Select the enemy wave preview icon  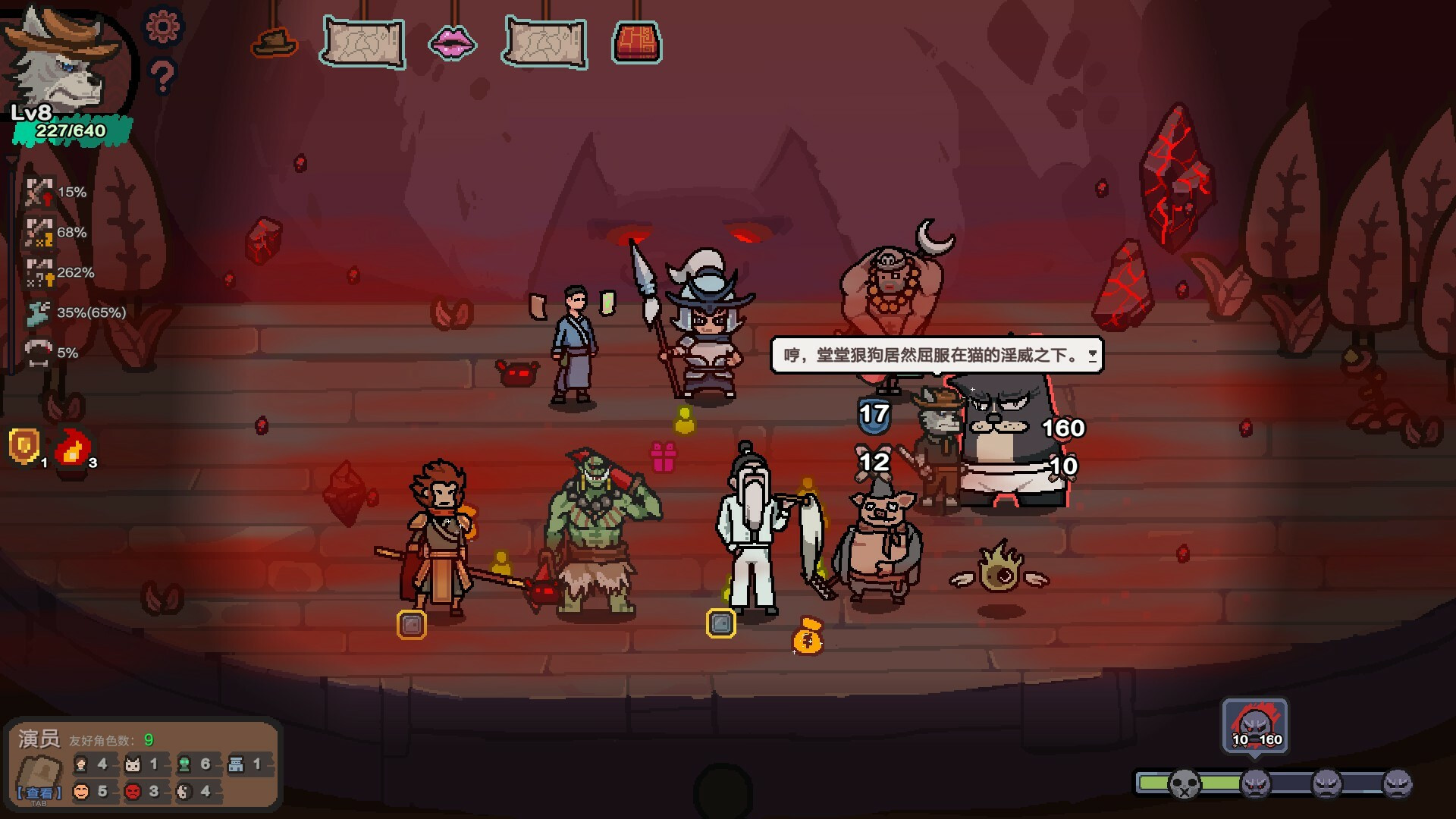(x=1255, y=726)
